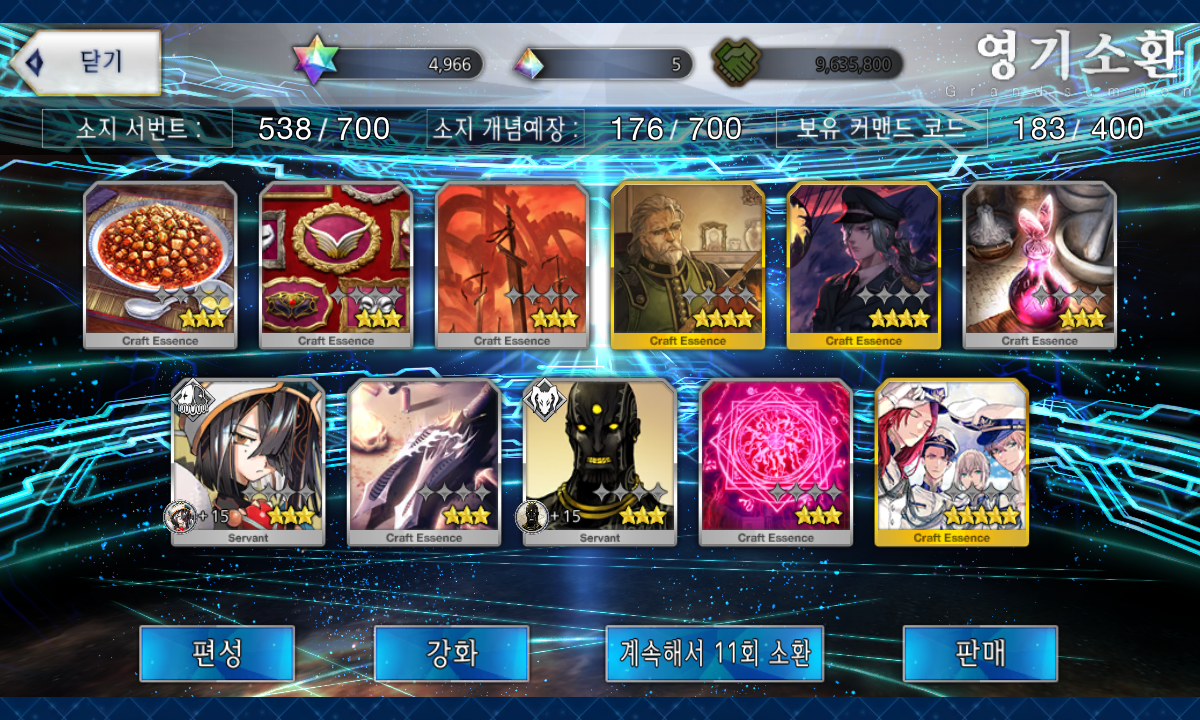View the five-star naval uniform craft essence
The width and height of the screenshot is (1200, 720).
[952, 462]
